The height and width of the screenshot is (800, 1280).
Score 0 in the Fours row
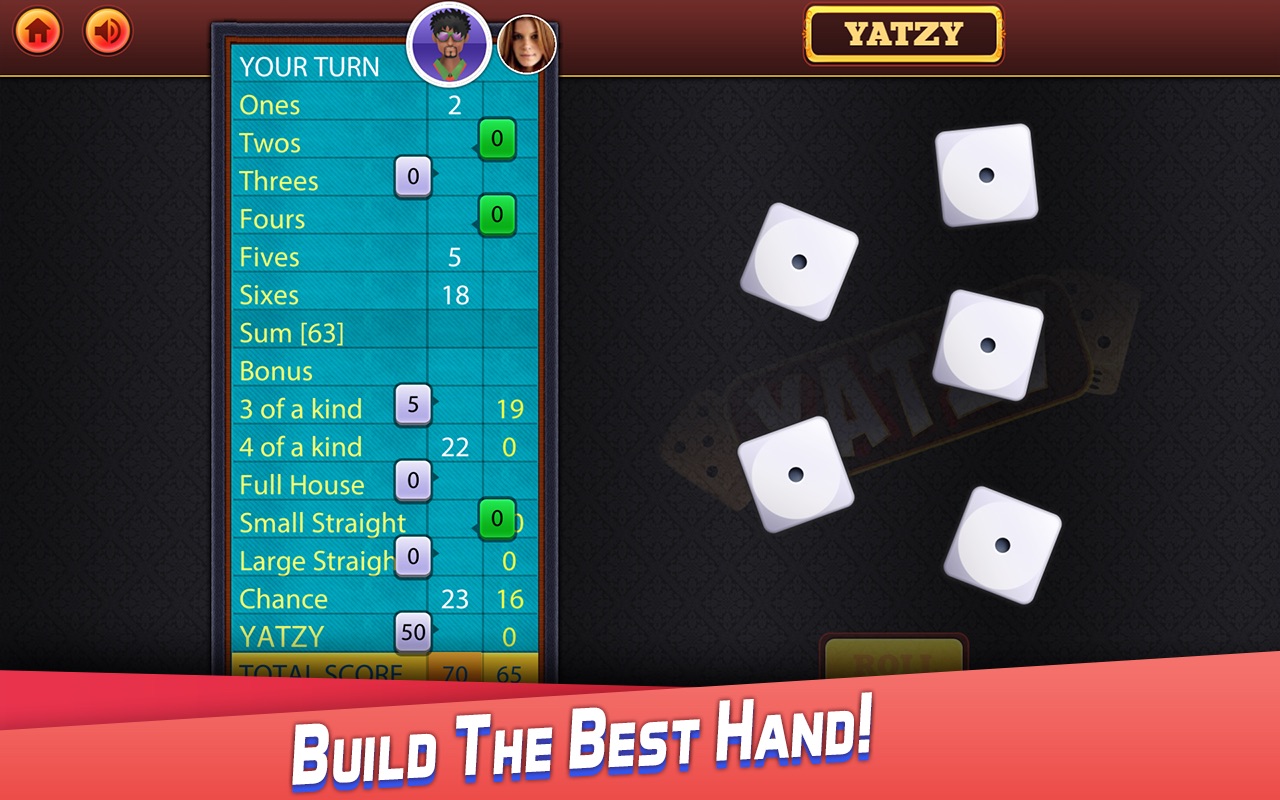pyautogui.click(x=499, y=216)
